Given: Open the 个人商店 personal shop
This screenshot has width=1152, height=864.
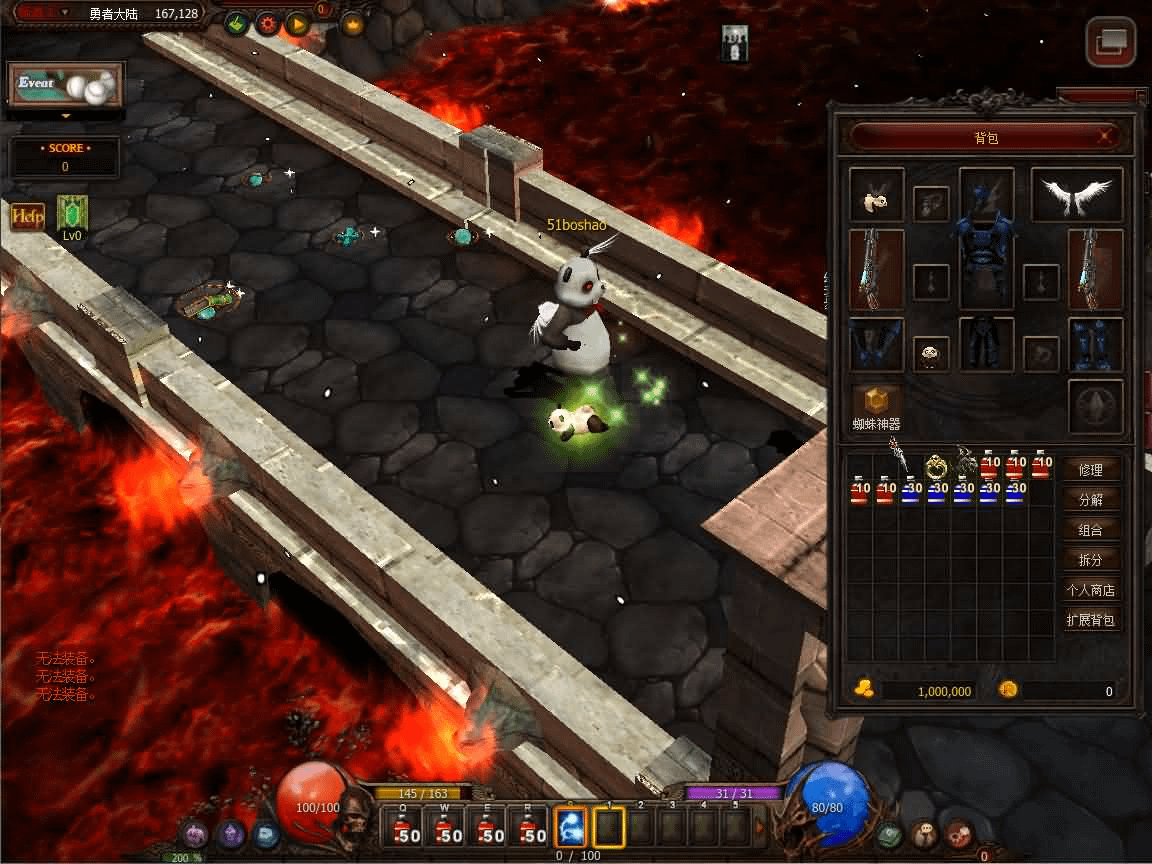Looking at the screenshot, I should coord(1090,590).
